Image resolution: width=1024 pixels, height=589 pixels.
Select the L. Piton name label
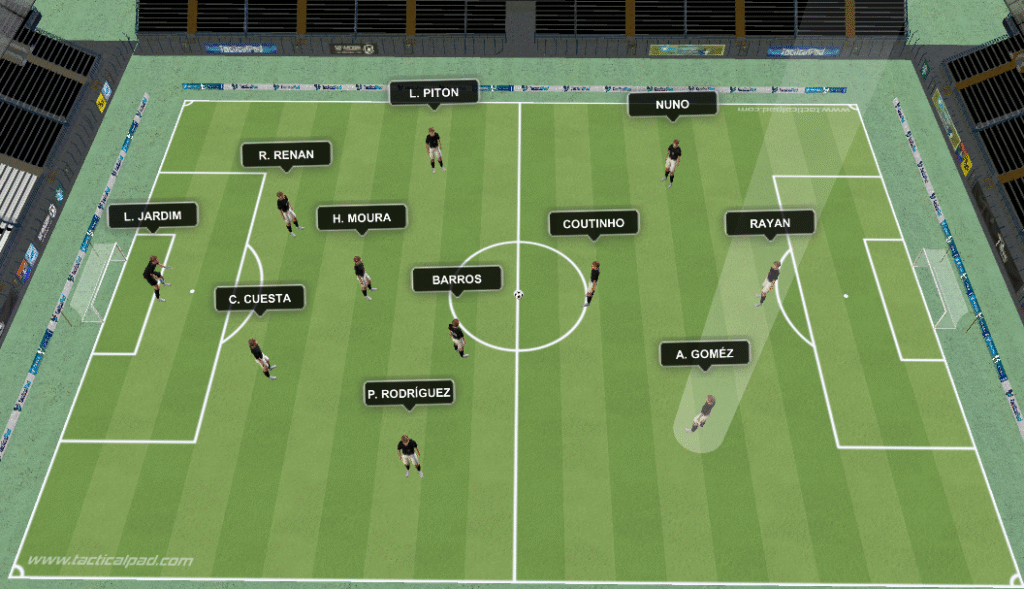coord(434,93)
